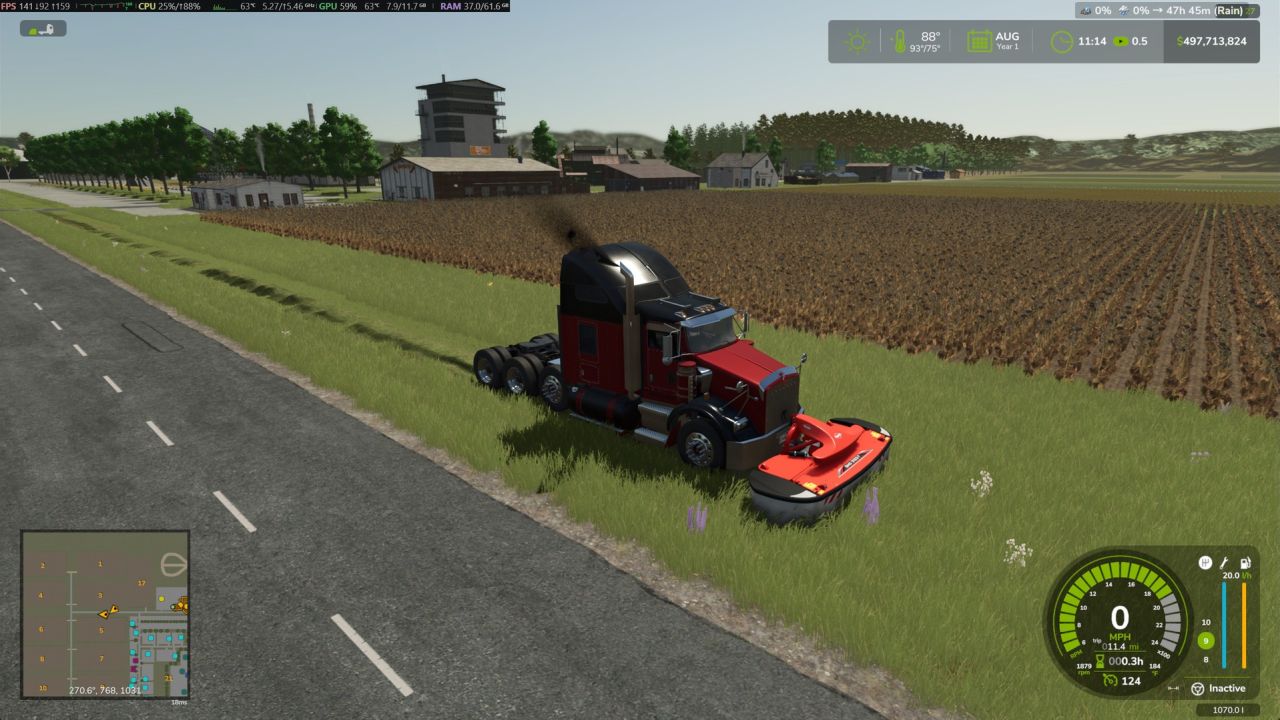Select the thermometer temperature icon
Screen dimensions: 1280x720
(900, 40)
